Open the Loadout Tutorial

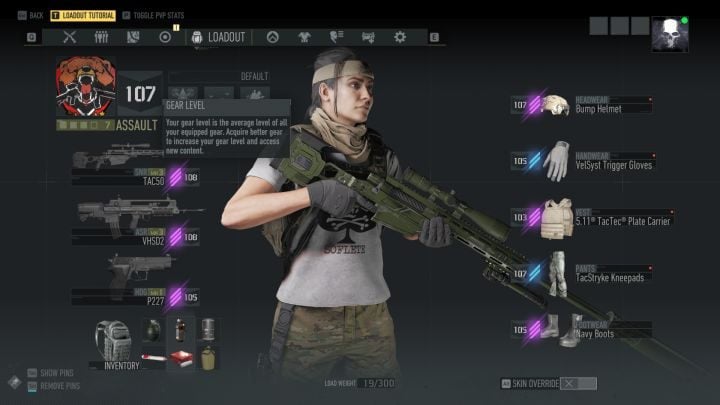point(82,16)
